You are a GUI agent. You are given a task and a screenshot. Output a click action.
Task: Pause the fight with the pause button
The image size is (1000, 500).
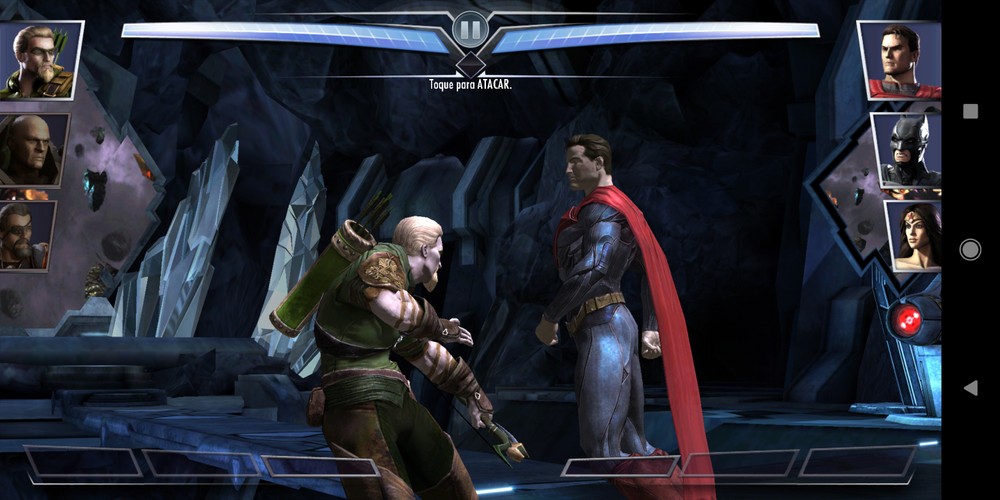469,28
